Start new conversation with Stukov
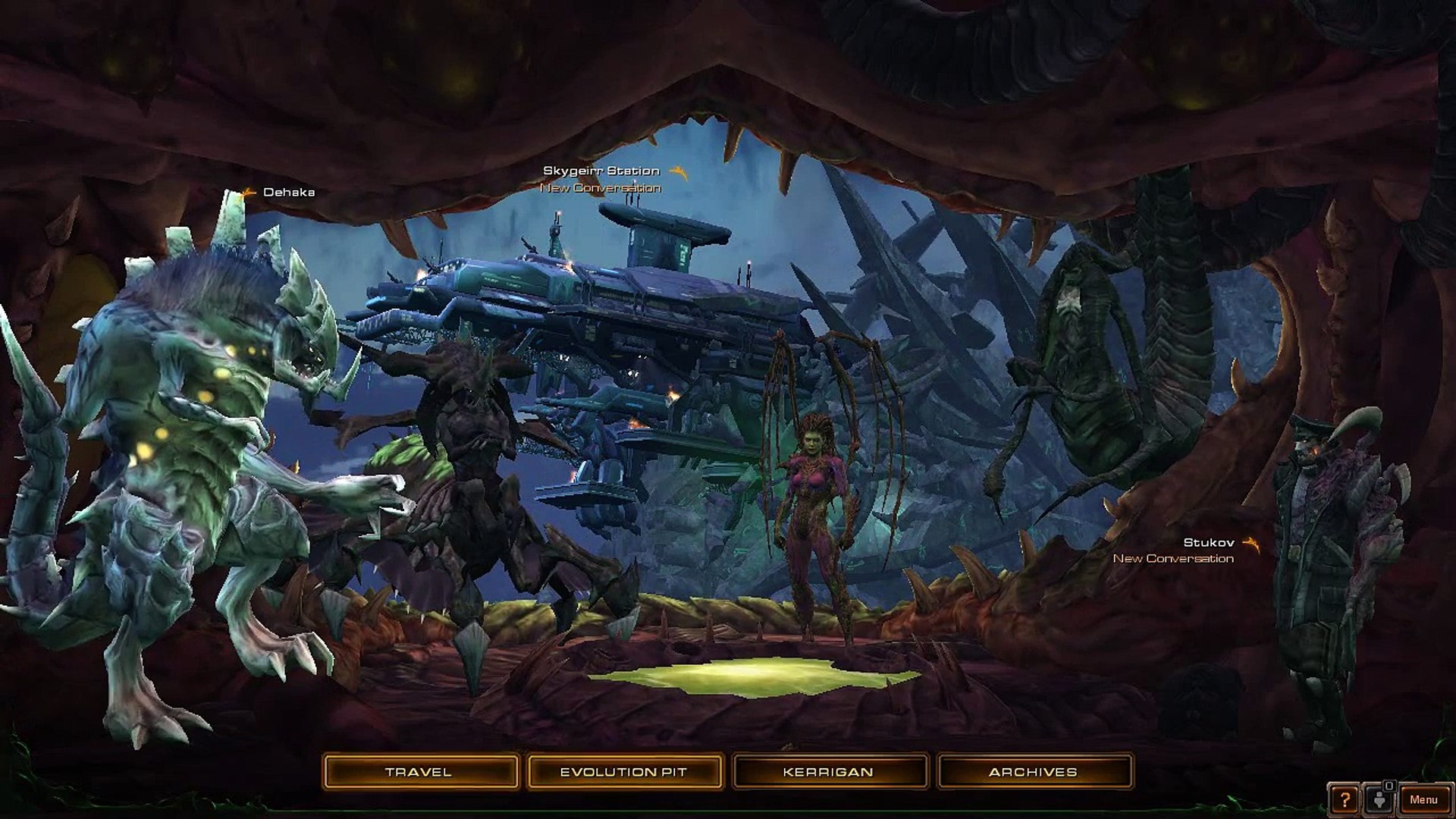The image size is (1456, 819). pos(1173,558)
